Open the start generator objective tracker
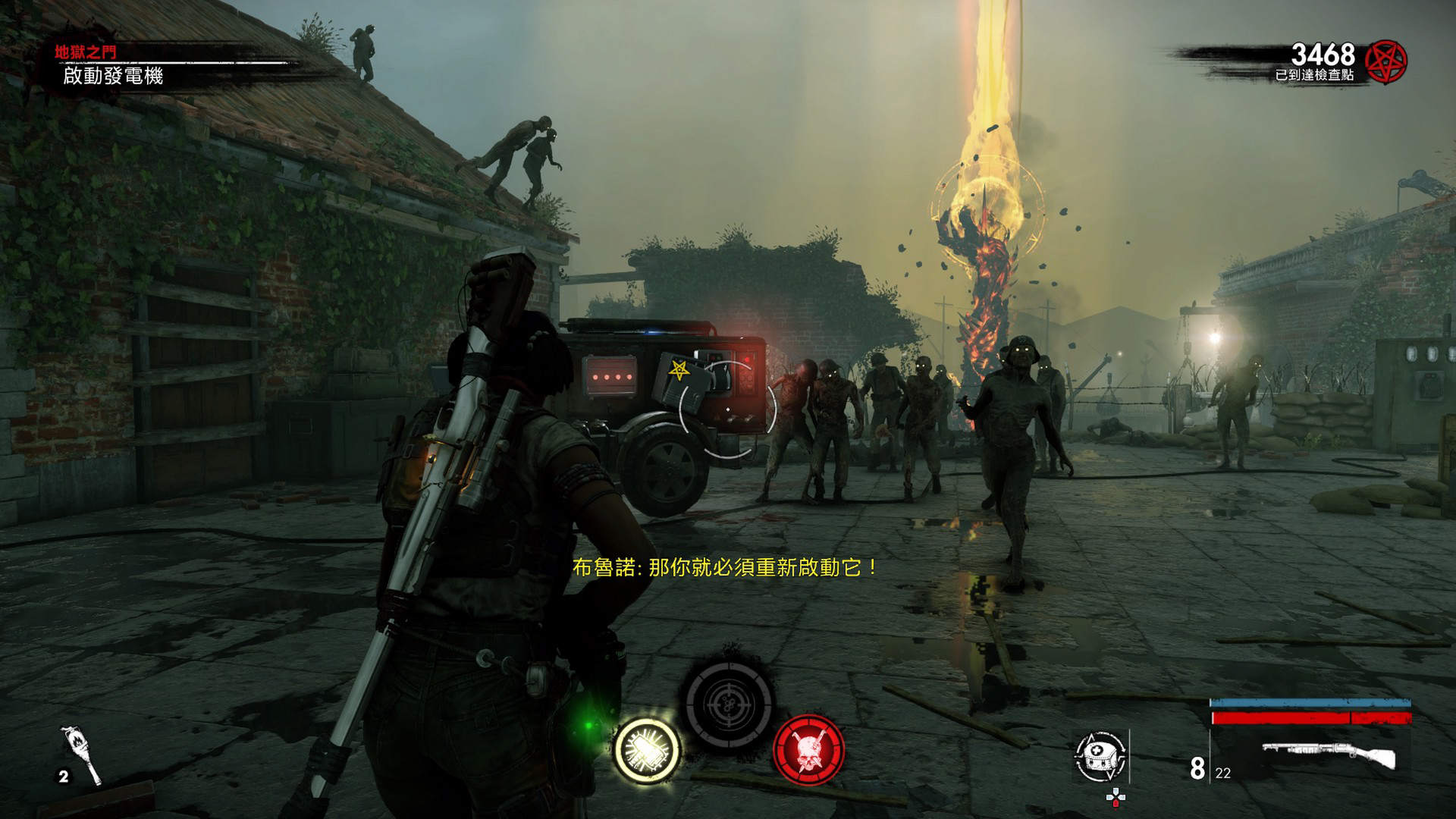1456x819 pixels. point(113,76)
